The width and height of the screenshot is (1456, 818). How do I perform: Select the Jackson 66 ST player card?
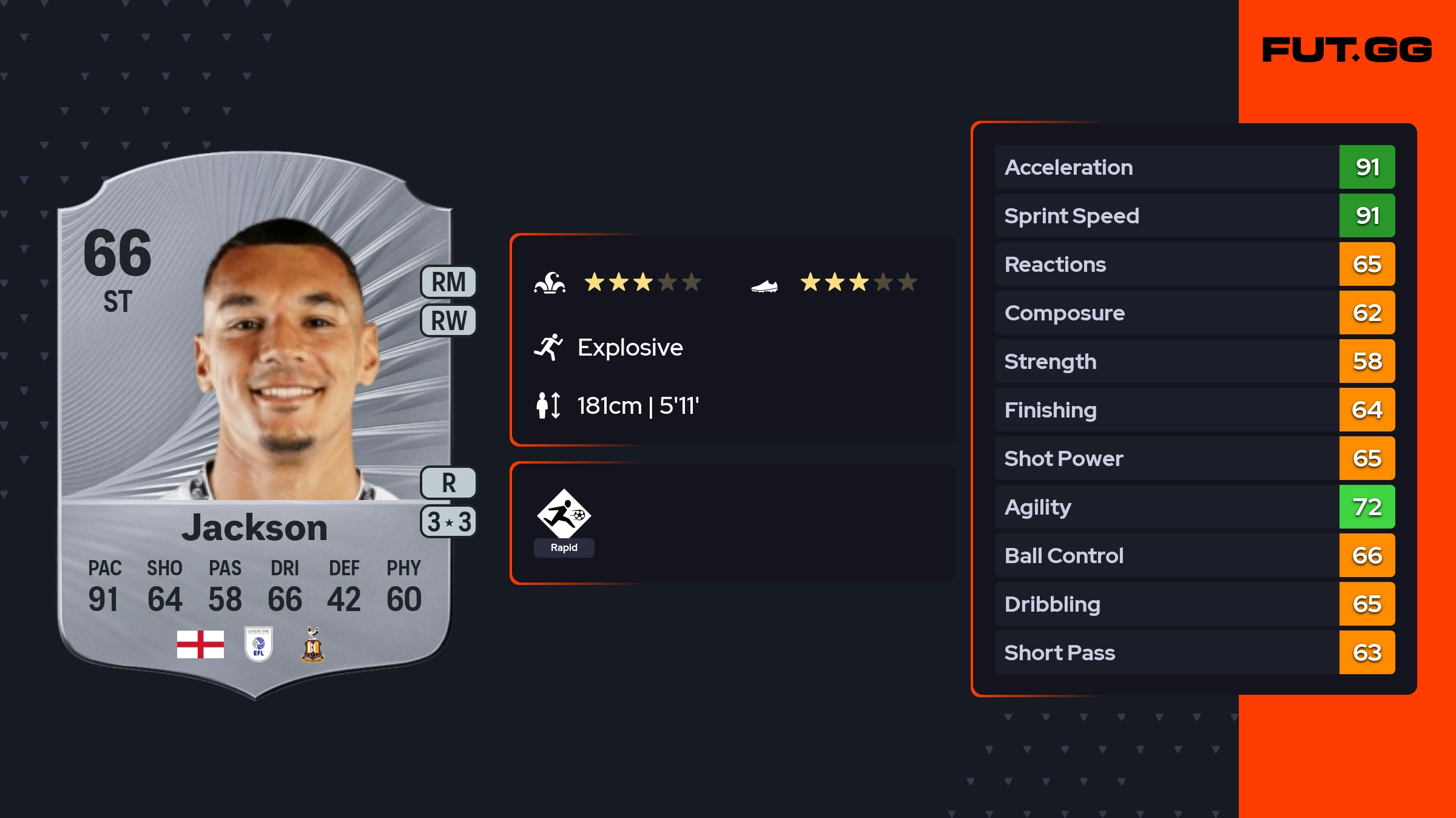pyautogui.click(x=255, y=425)
